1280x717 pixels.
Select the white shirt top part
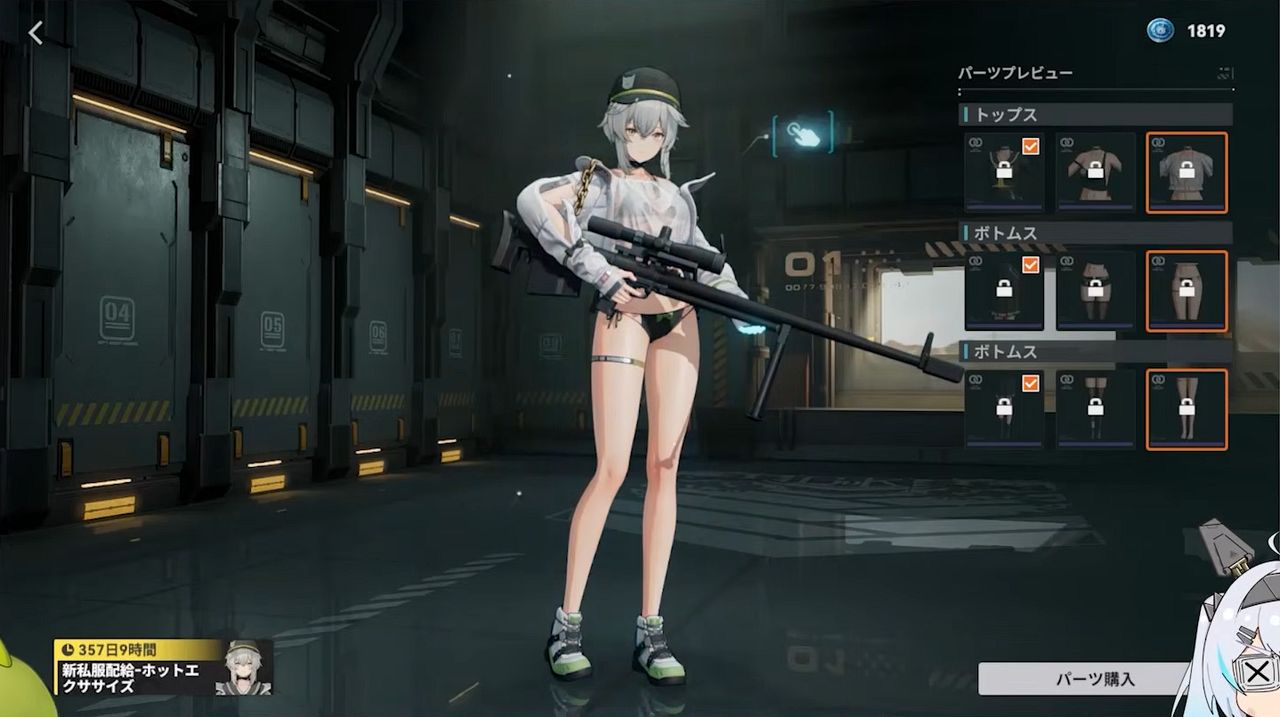1186,173
